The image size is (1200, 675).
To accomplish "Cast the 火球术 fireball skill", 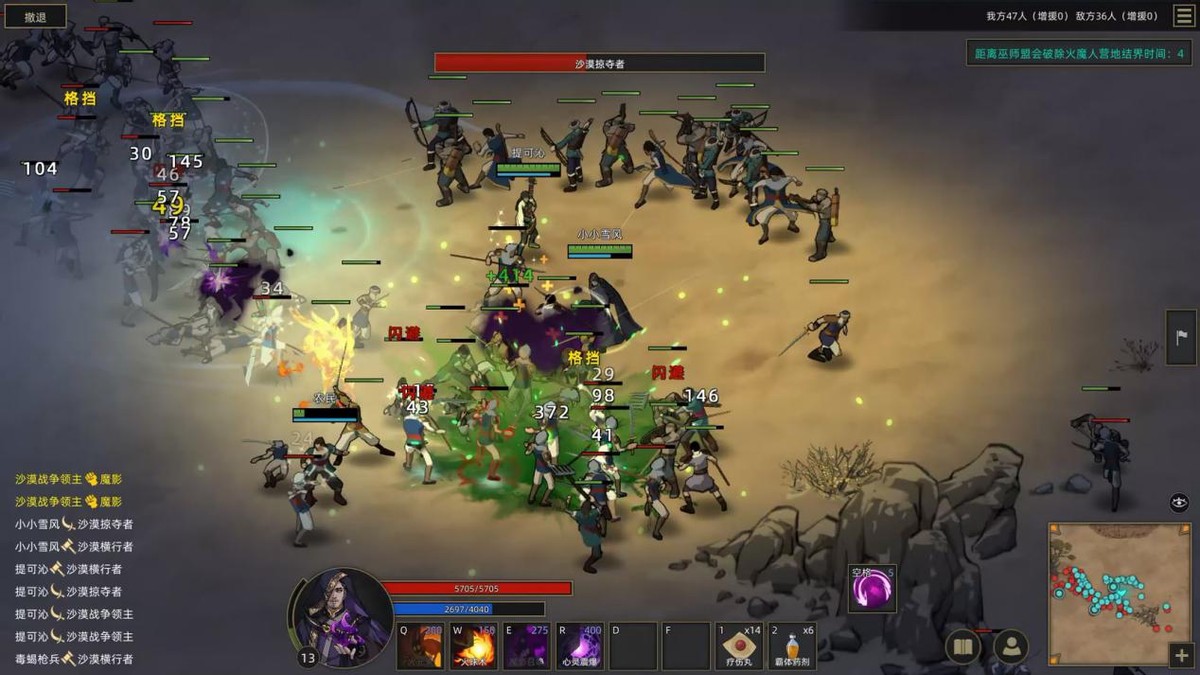I will 473,647.
